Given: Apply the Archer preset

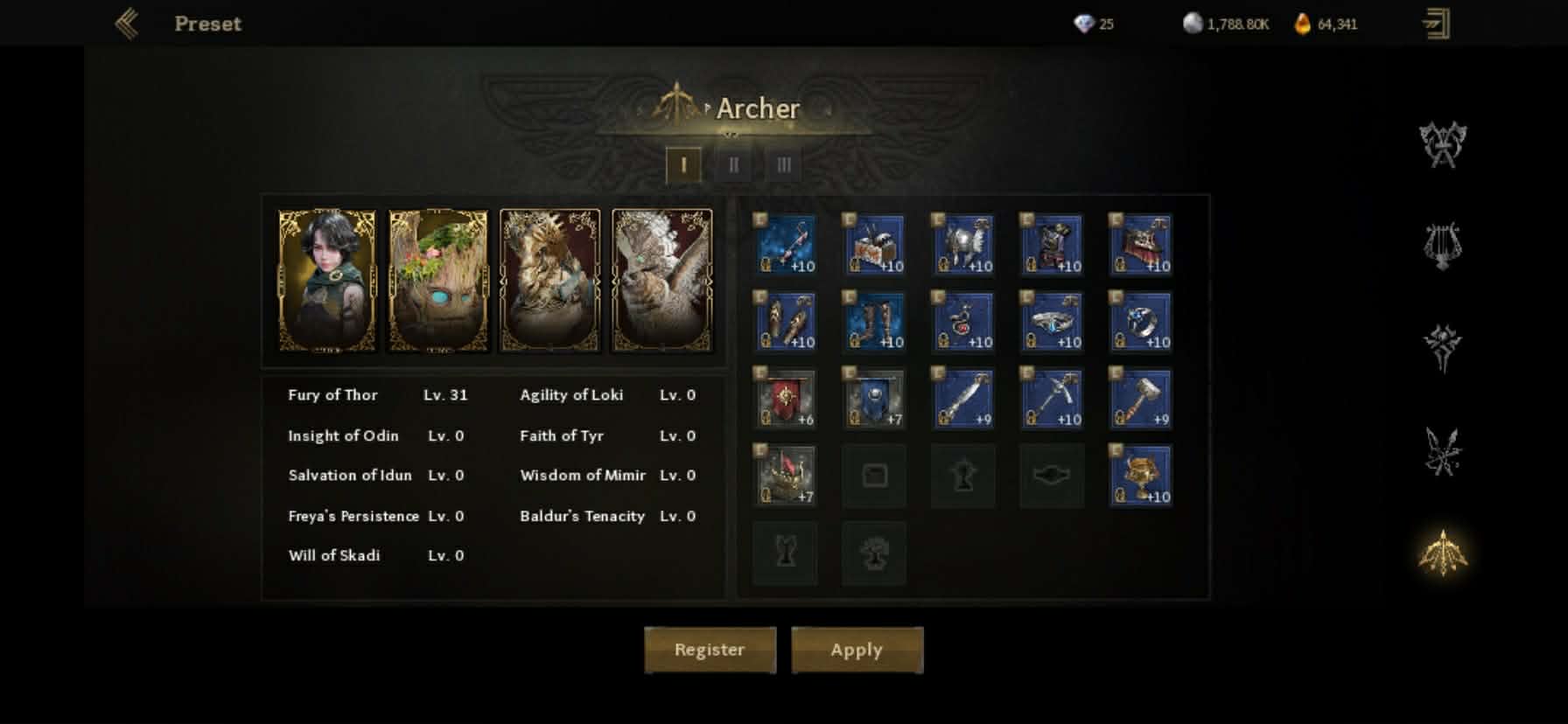Looking at the screenshot, I should (857, 650).
